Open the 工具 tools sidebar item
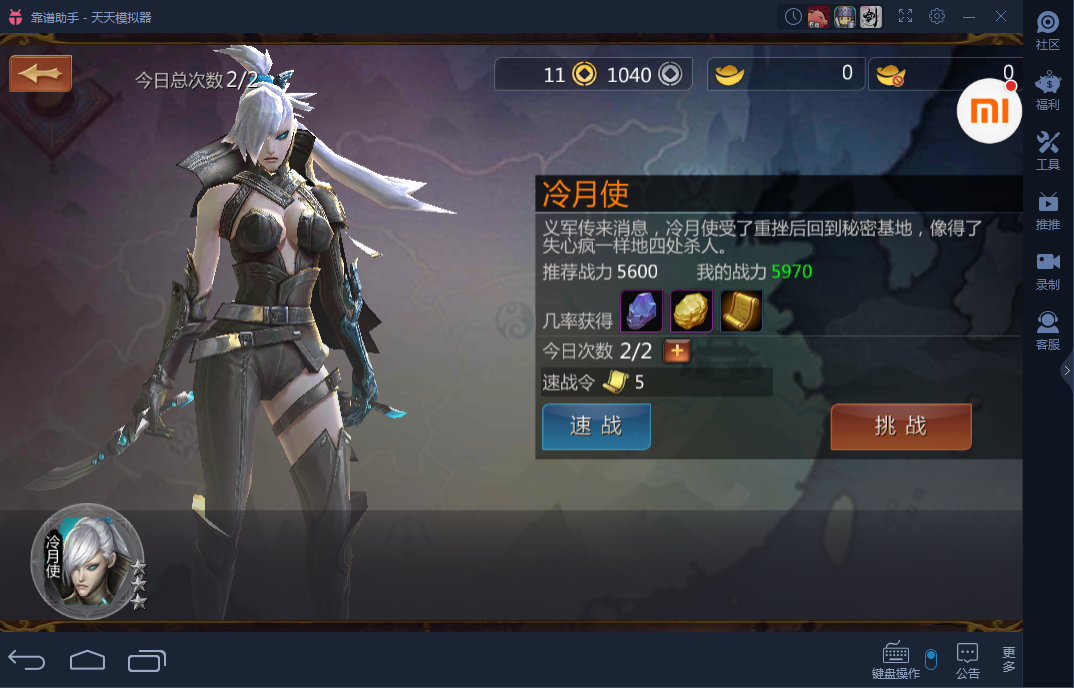The width and height of the screenshot is (1074, 688). (x=1048, y=151)
